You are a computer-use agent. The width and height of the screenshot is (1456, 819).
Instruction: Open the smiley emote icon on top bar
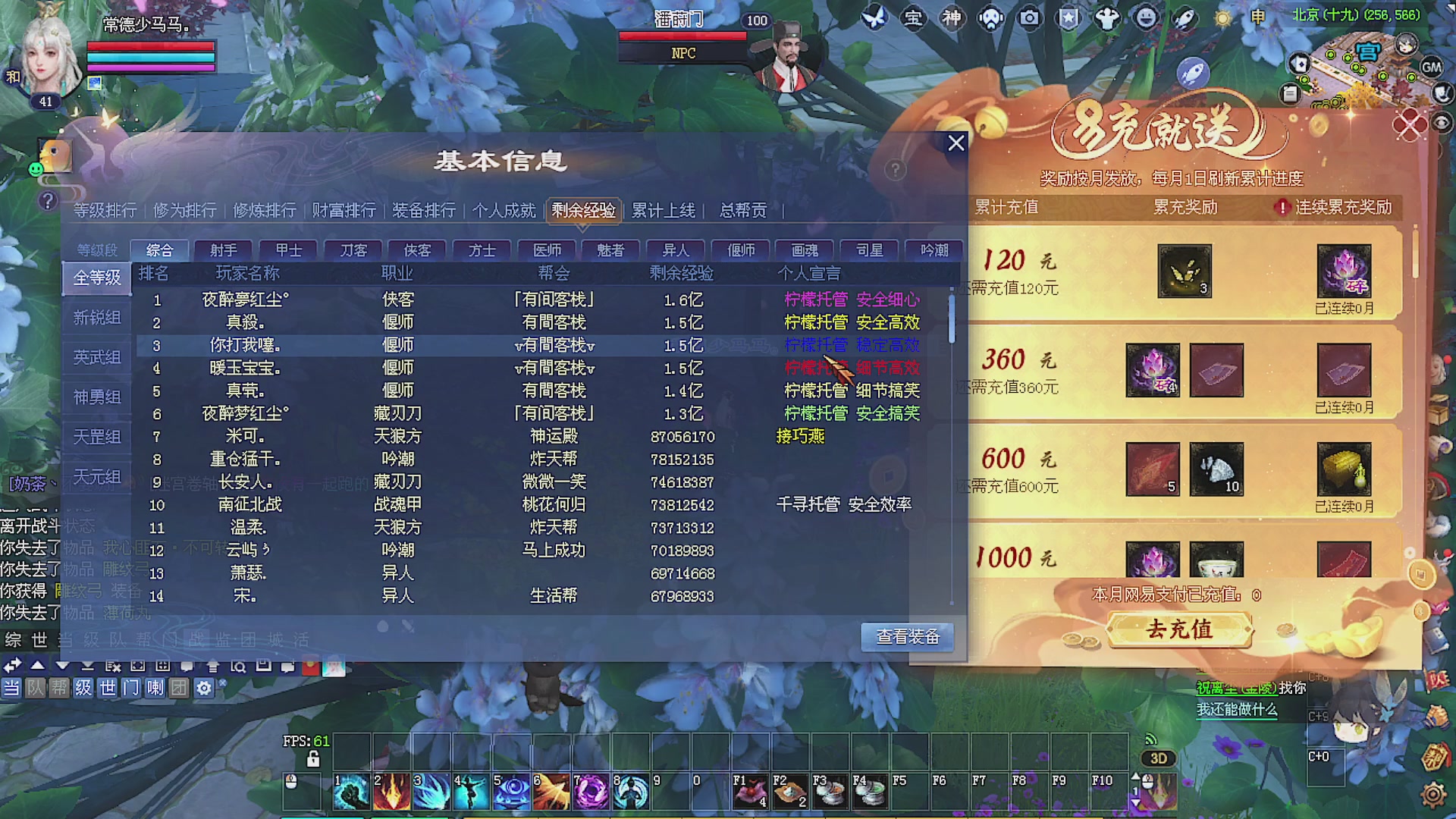click(x=1147, y=19)
